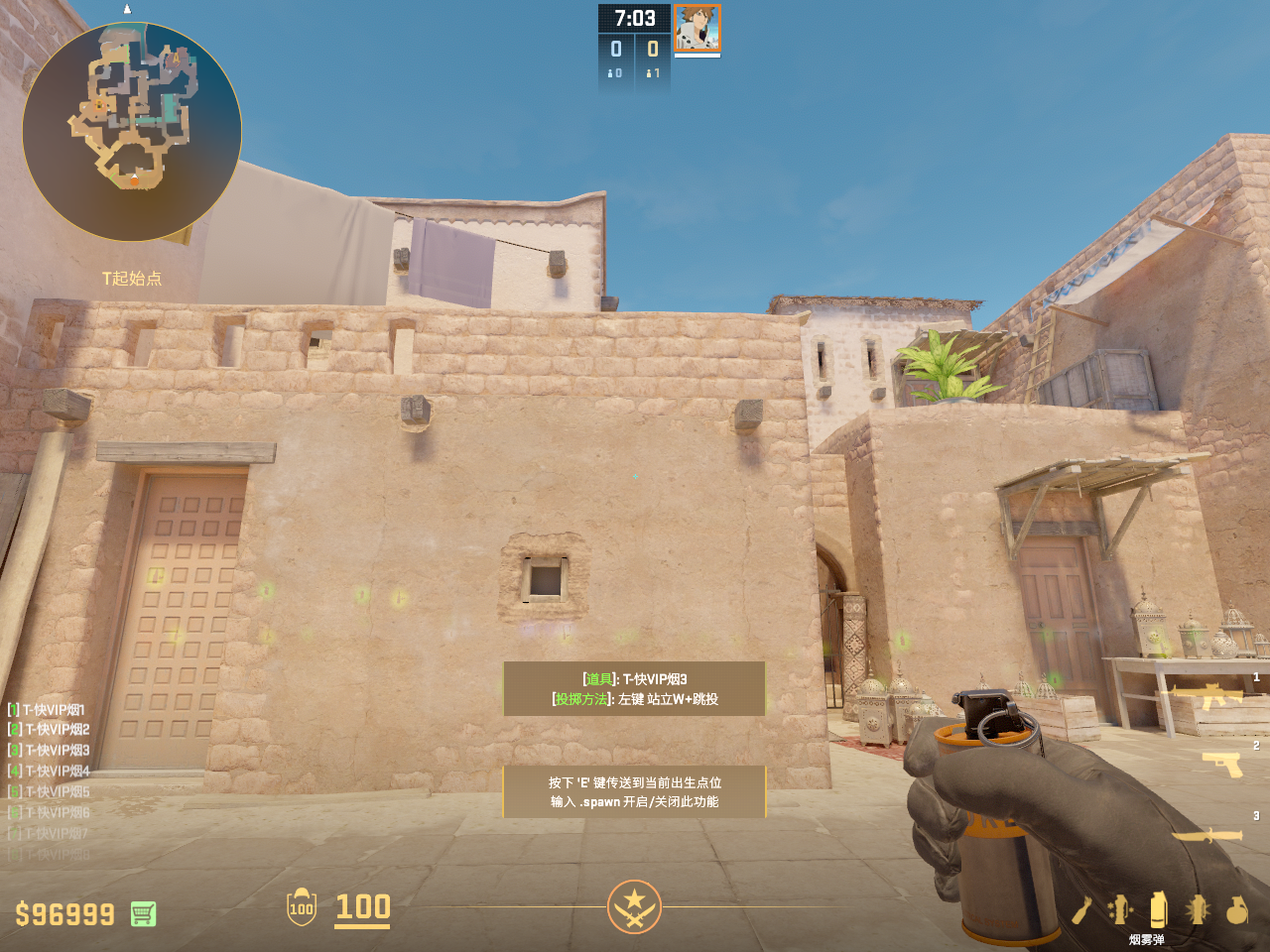Choose the decoy grenade icon

click(1120, 909)
